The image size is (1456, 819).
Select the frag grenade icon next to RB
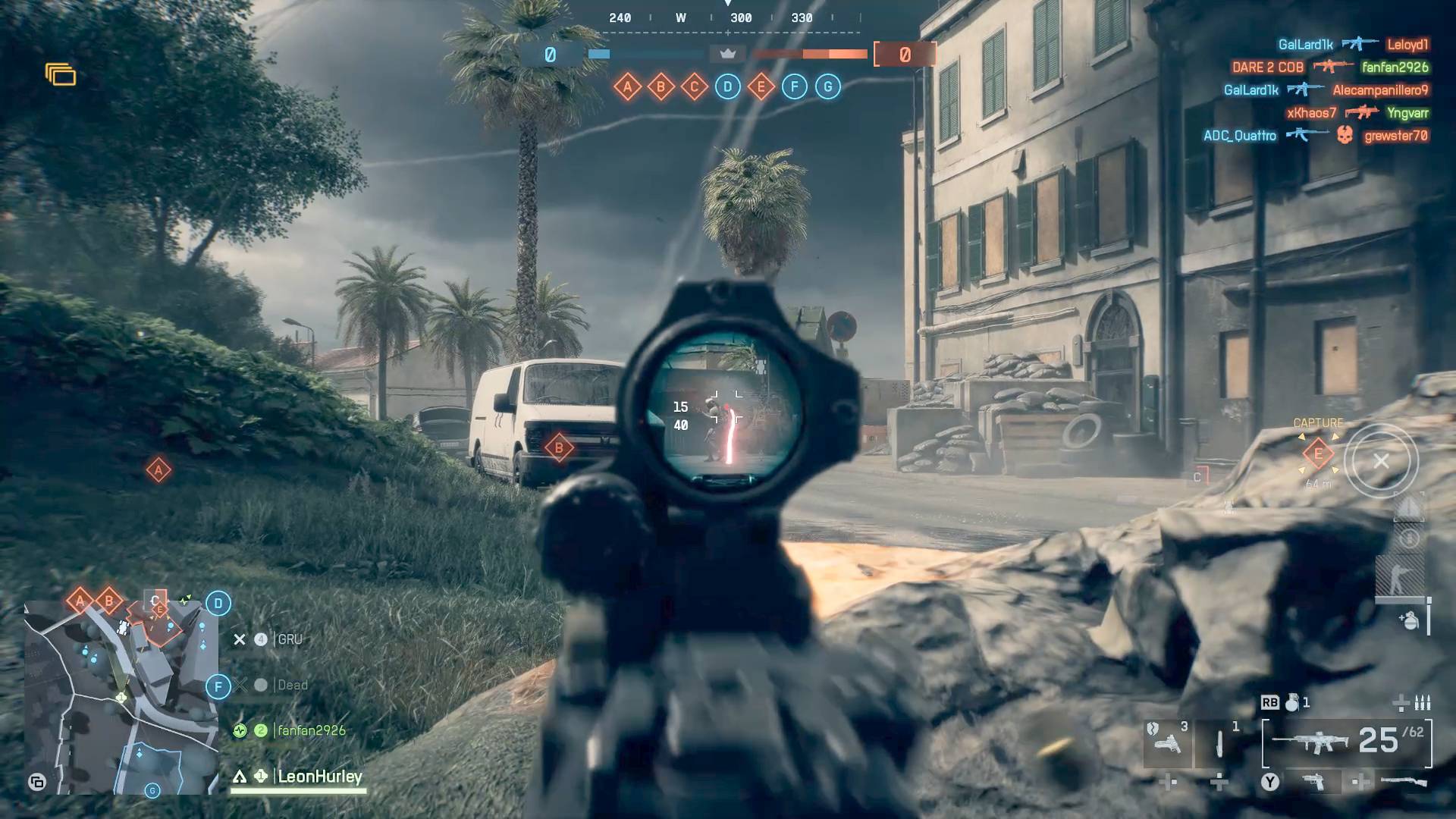[x=1292, y=704]
